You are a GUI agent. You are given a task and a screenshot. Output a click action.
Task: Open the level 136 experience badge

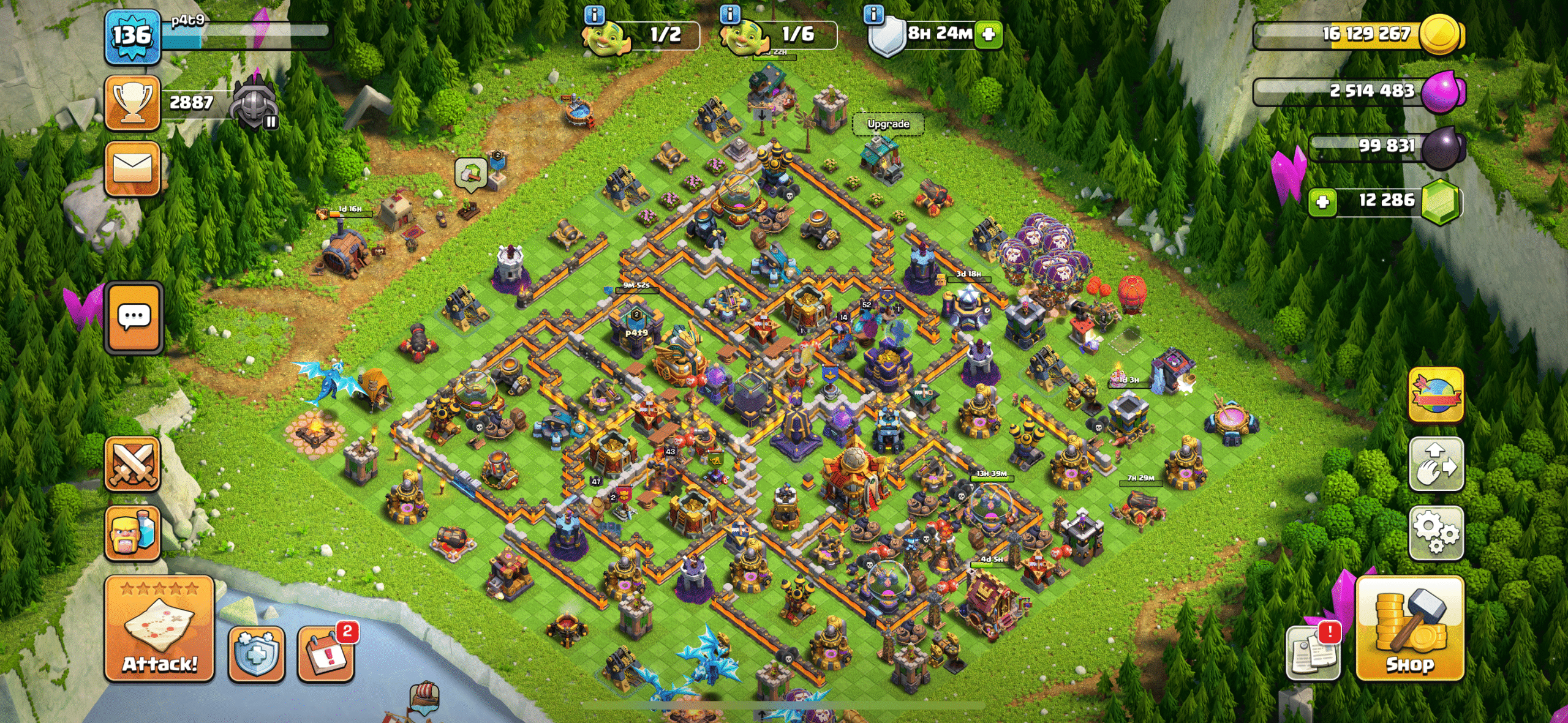coord(132,37)
